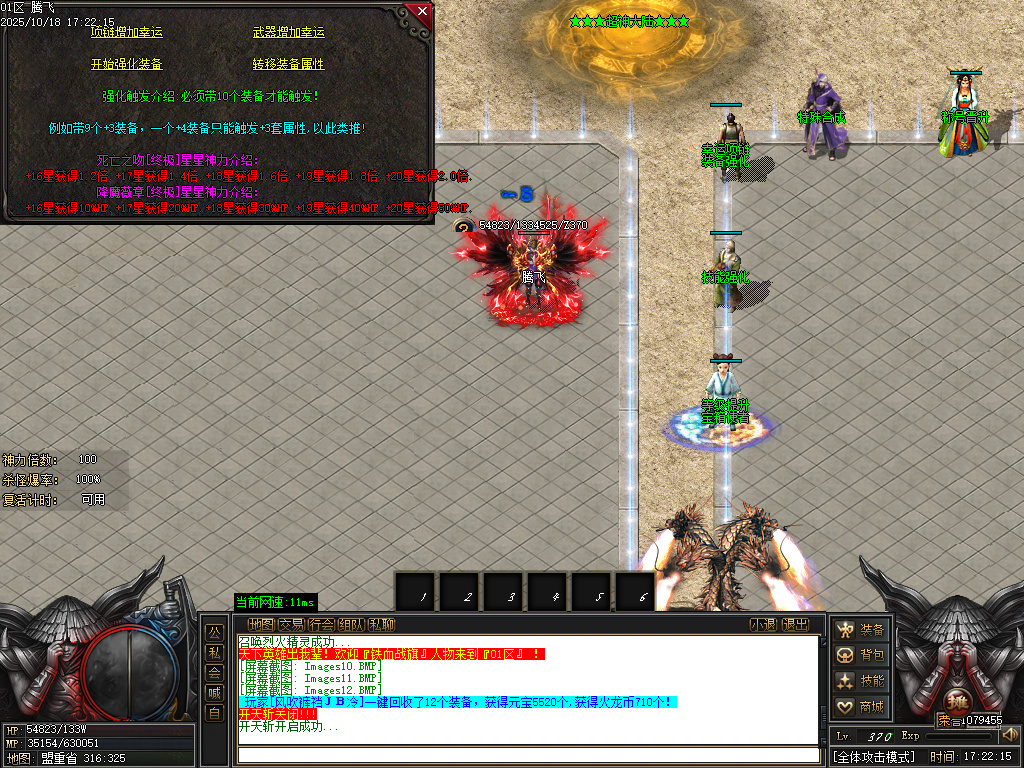The image size is (1024, 768).
Task: Open the 技能 skills panel
Action: click(861, 681)
